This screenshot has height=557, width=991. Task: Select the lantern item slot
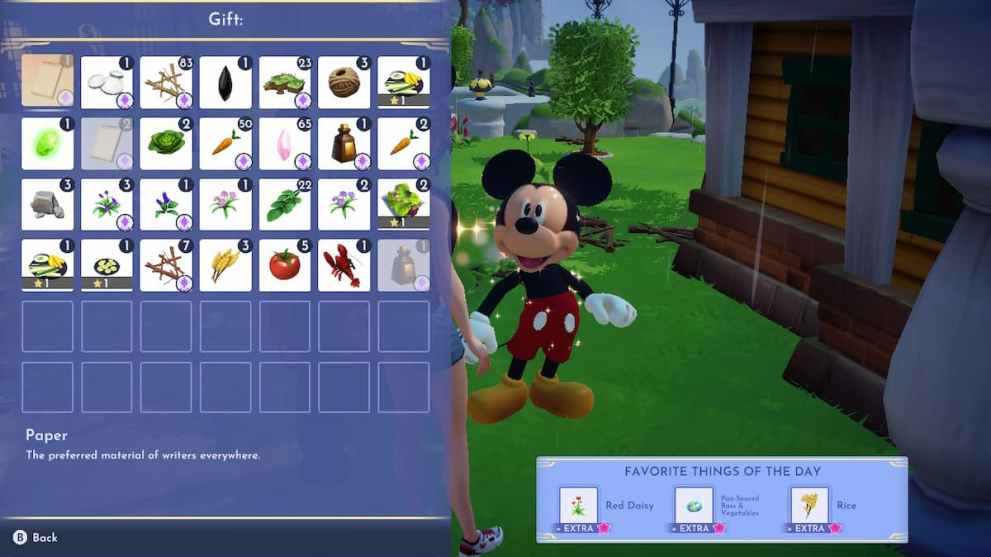344,144
